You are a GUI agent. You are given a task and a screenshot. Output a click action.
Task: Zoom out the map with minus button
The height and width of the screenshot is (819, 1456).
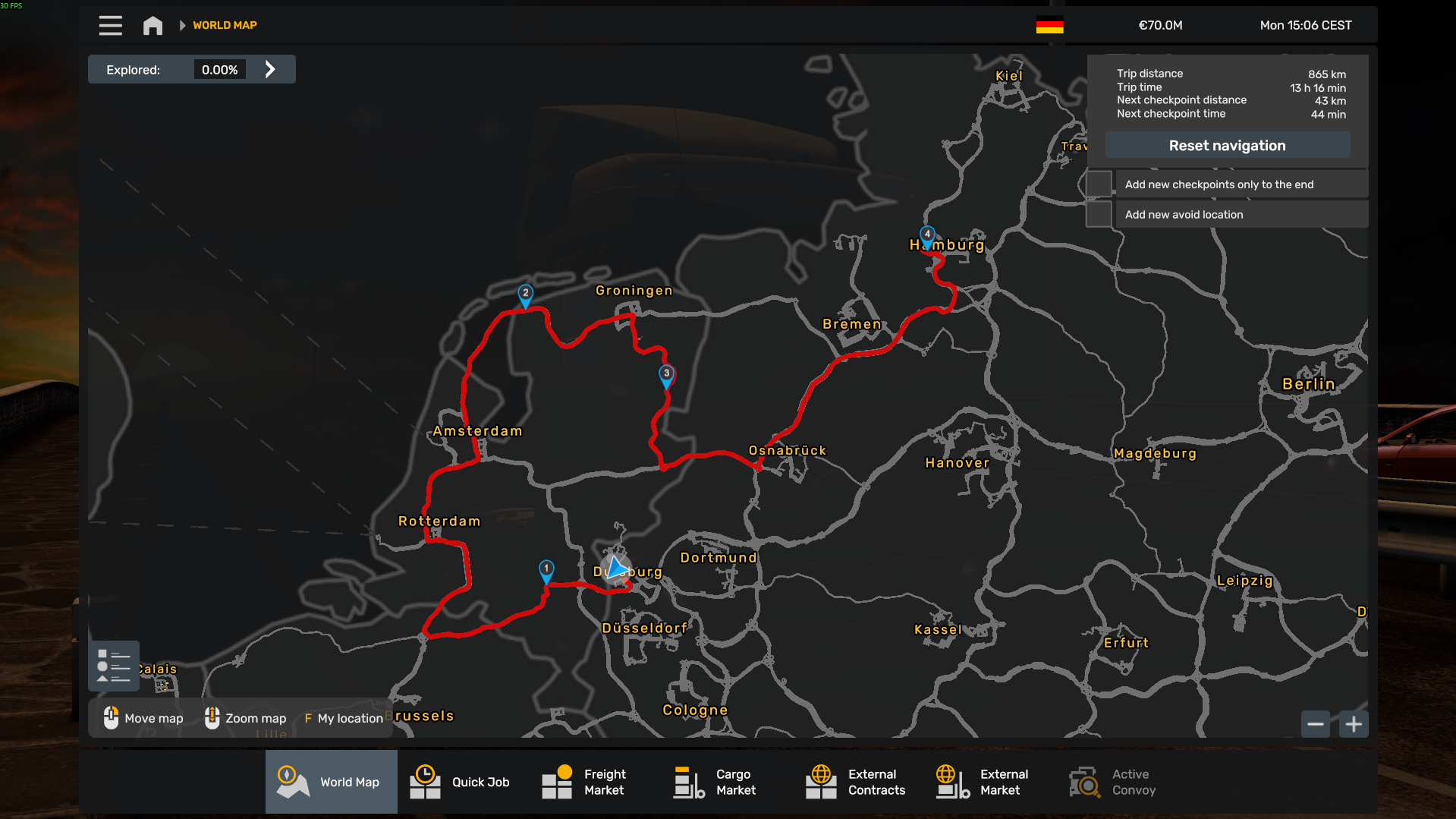(x=1316, y=724)
